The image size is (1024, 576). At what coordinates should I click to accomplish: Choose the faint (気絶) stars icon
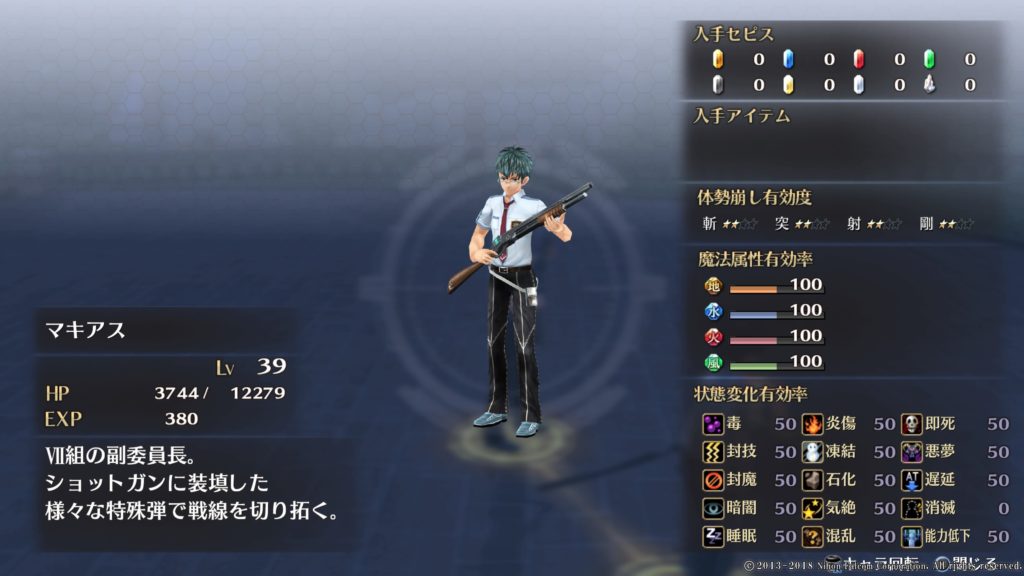pos(812,508)
